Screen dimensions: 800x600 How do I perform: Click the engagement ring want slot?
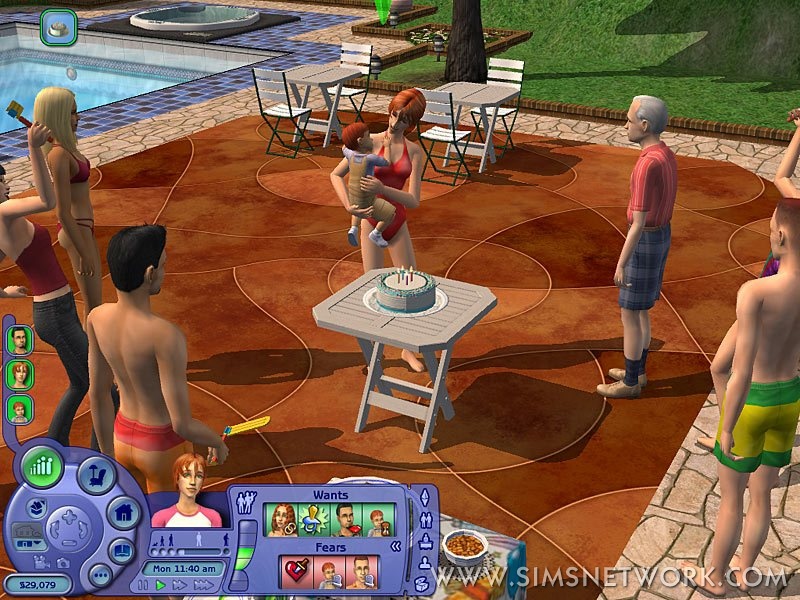point(281,520)
